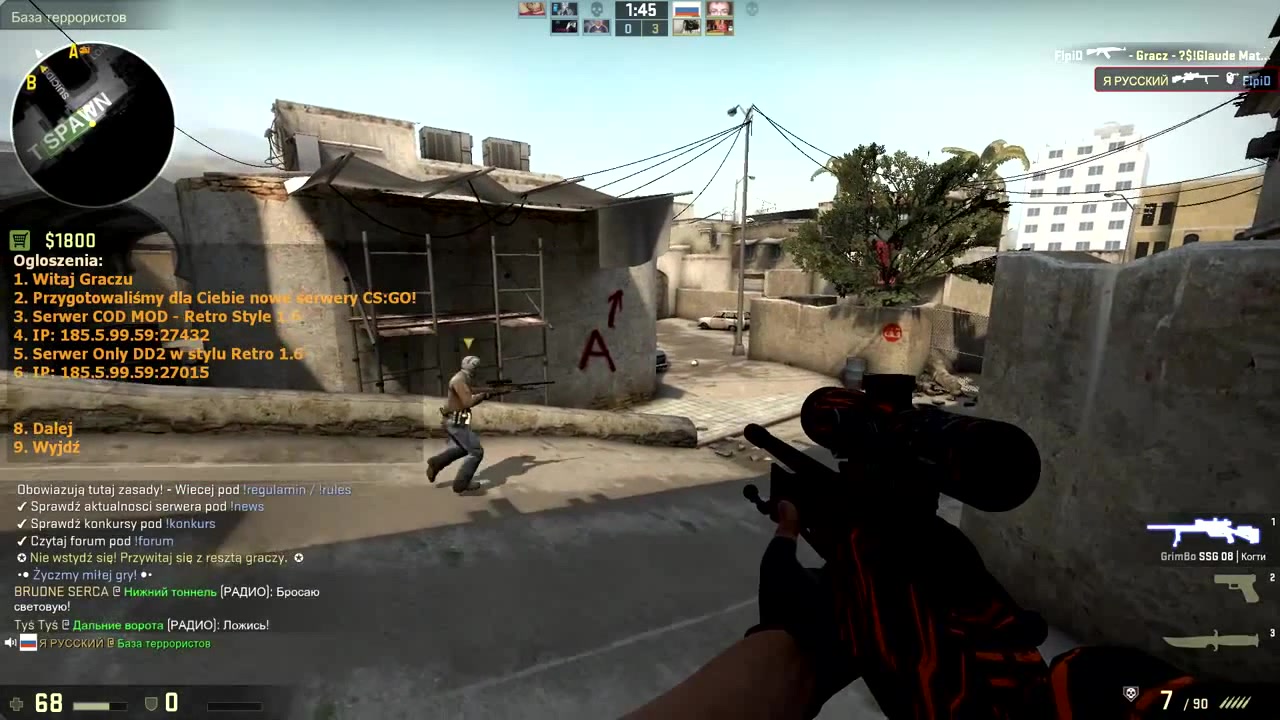Toggle the checkmark beside 'Sprawdź aktualnosci serwera'
This screenshot has width=1280, height=720.
click(22, 506)
